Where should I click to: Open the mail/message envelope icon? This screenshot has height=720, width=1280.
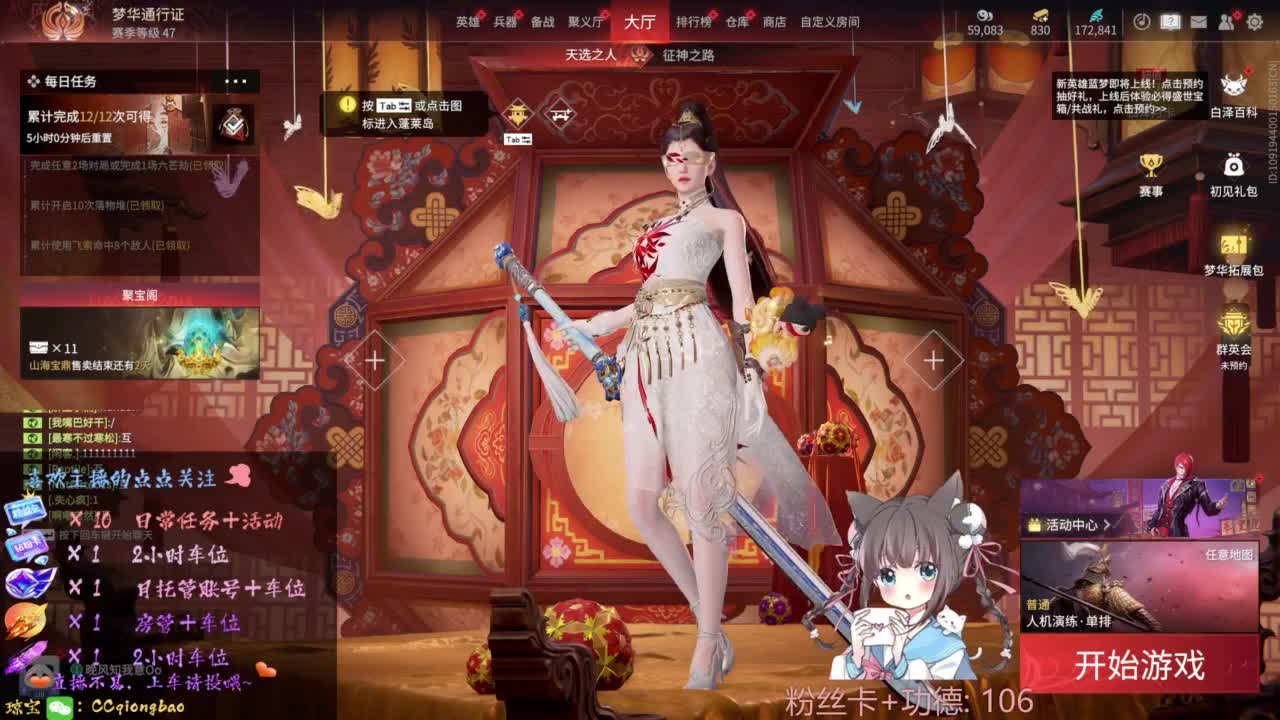[1199, 20]
